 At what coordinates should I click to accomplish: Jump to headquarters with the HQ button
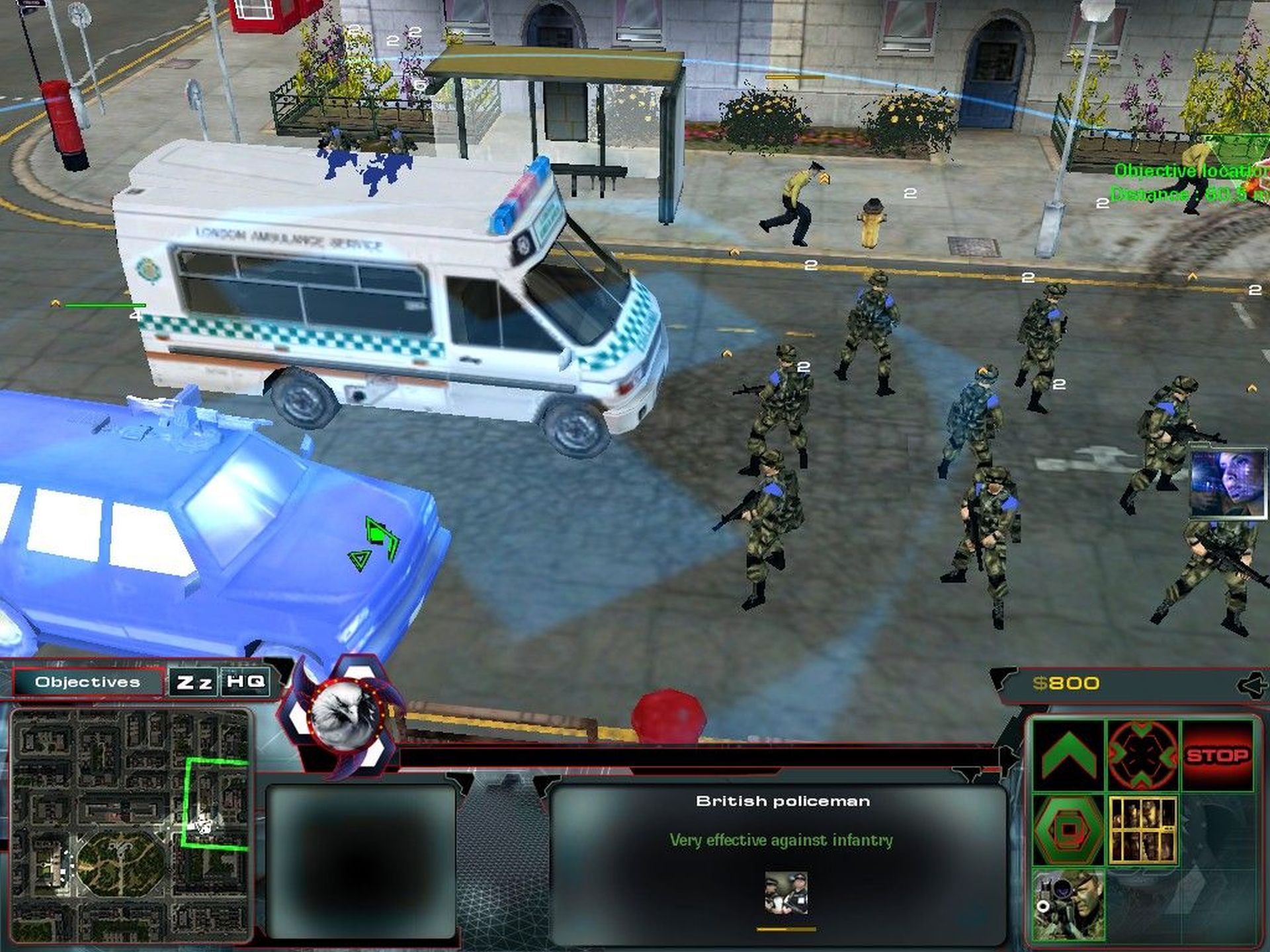pyautogui.click(x=245, y=682)
